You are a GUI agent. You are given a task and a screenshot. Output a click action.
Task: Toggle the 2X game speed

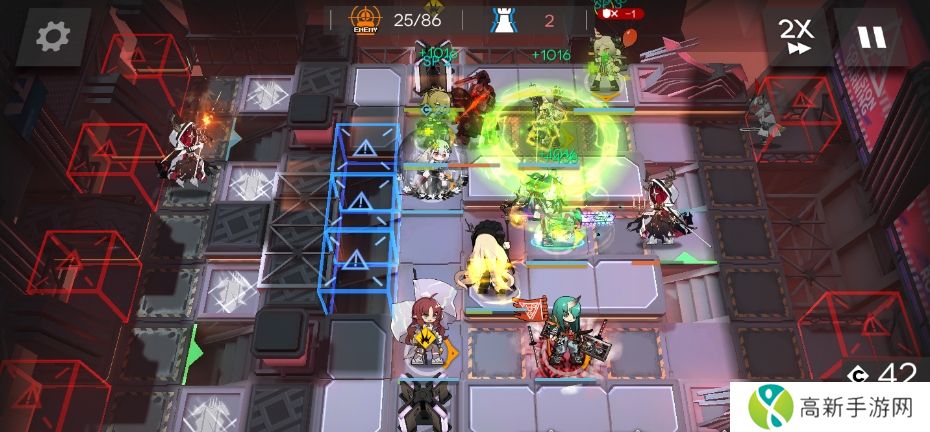click(x=797, y=37)
